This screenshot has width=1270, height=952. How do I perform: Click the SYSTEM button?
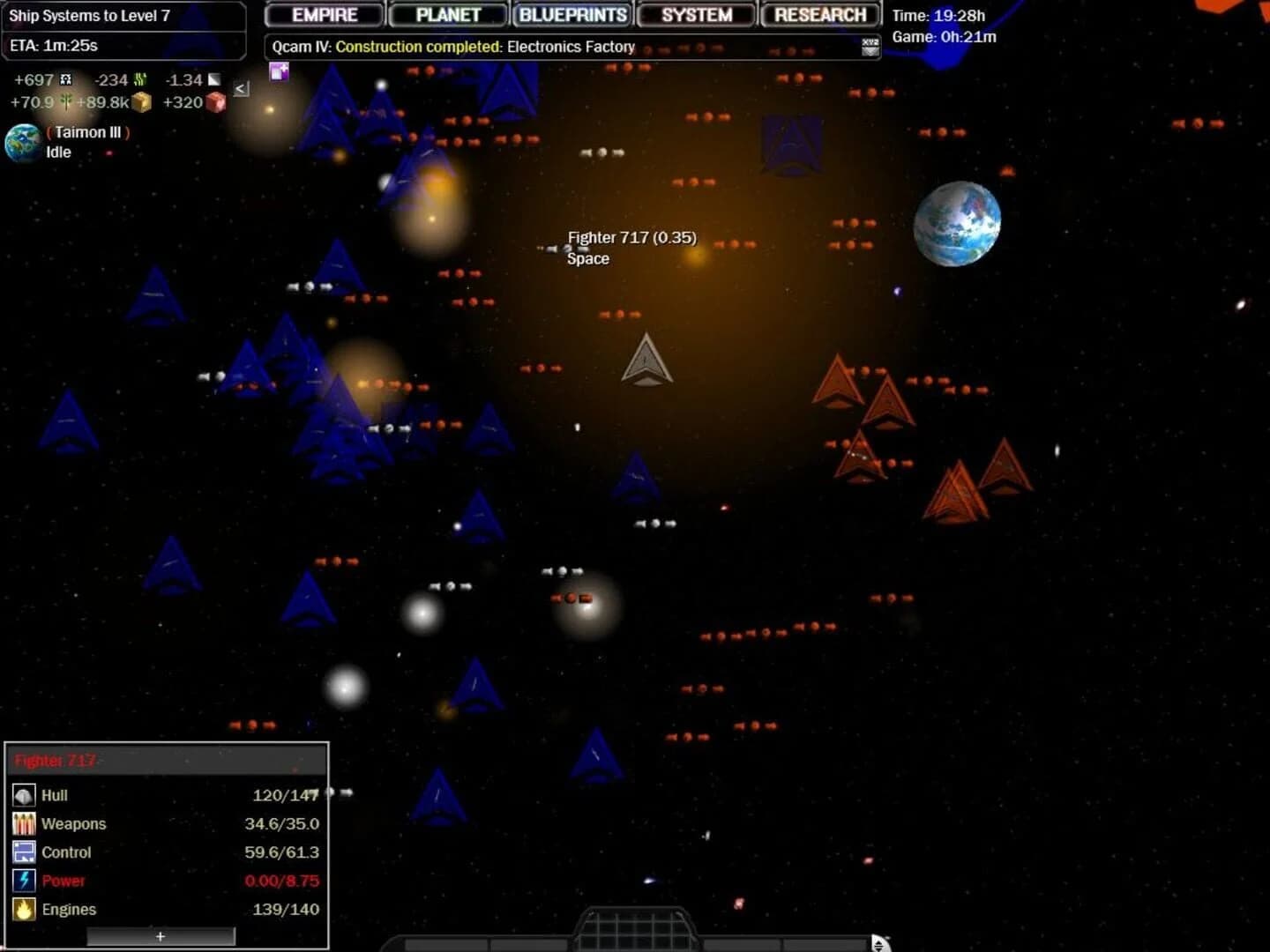[696, 14]
